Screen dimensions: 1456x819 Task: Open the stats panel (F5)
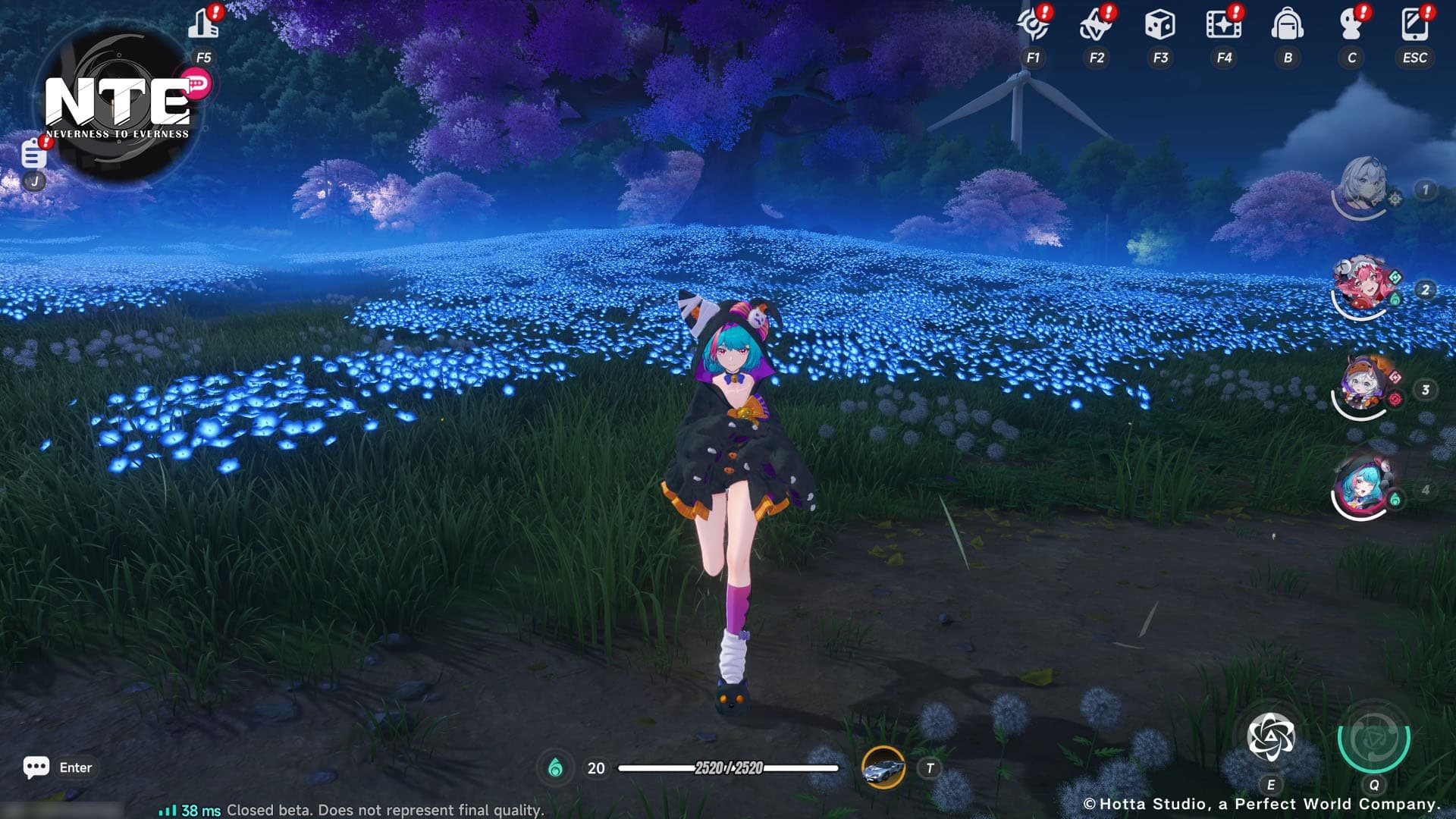[x=205, y=25]
